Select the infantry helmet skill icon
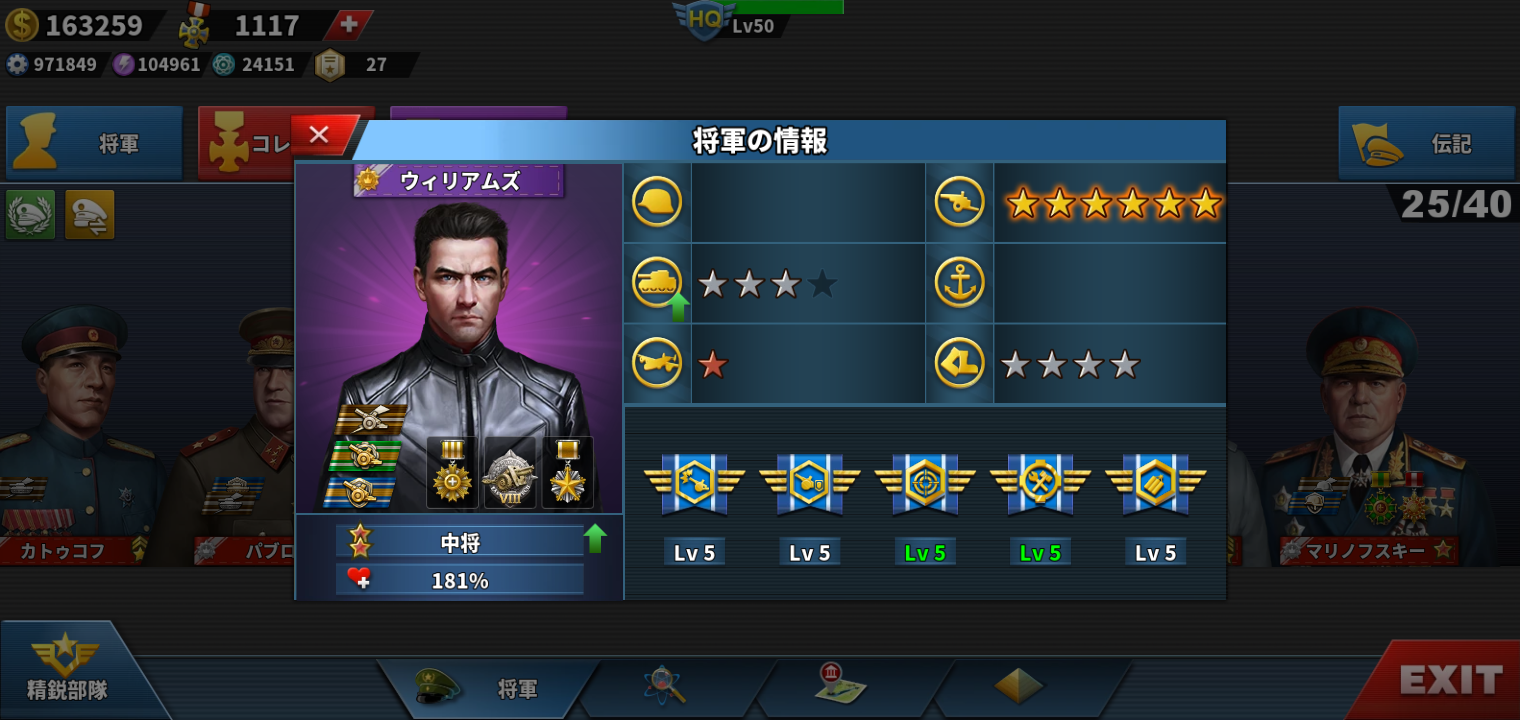Screen dimensions: 1520x720 pyautogui.click(x=656, y=201)
